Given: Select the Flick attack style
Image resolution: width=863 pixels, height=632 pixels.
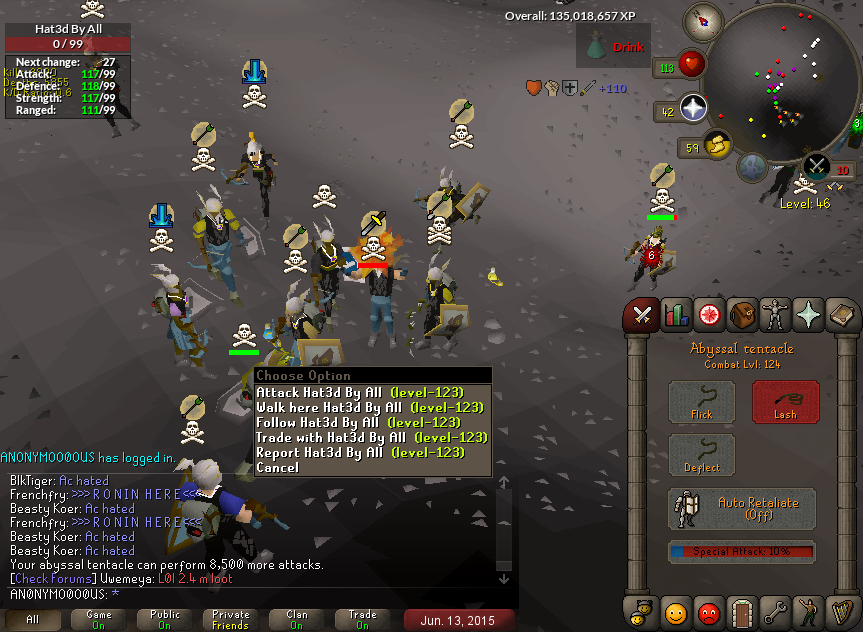Looking at the screenshot, I should click(x=701, y=401).
